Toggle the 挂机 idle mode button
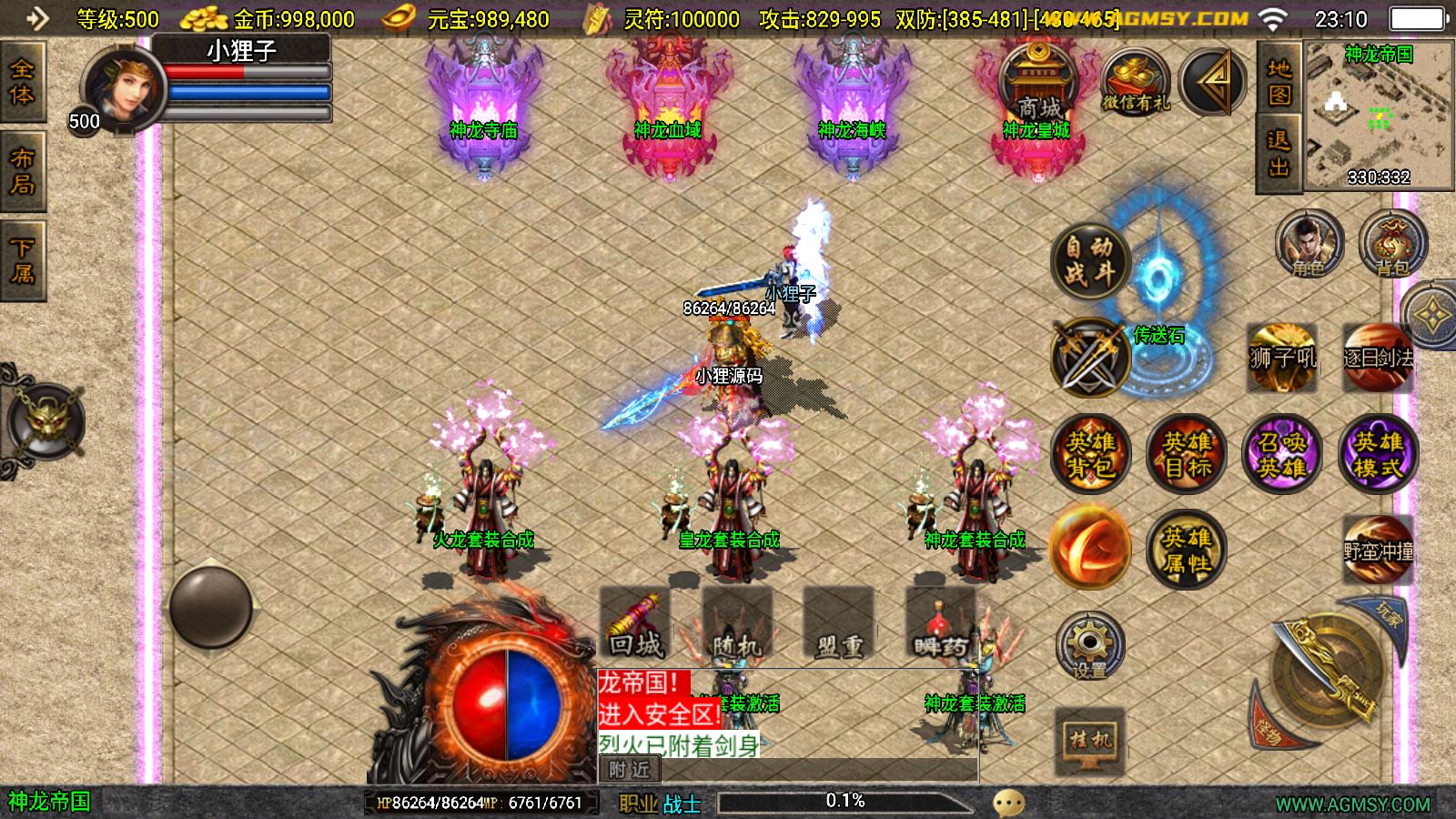 (x=1089, y=738)
